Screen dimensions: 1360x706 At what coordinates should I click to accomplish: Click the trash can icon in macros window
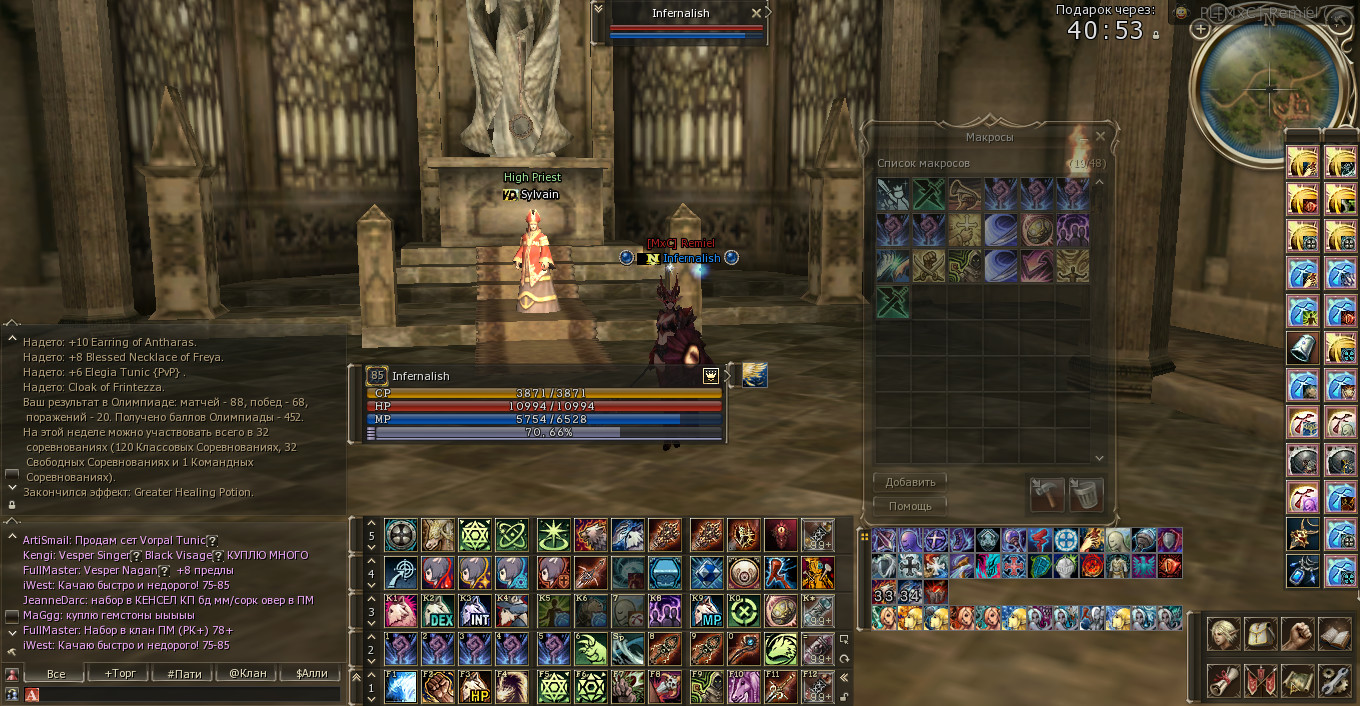tap(1085, 494)
